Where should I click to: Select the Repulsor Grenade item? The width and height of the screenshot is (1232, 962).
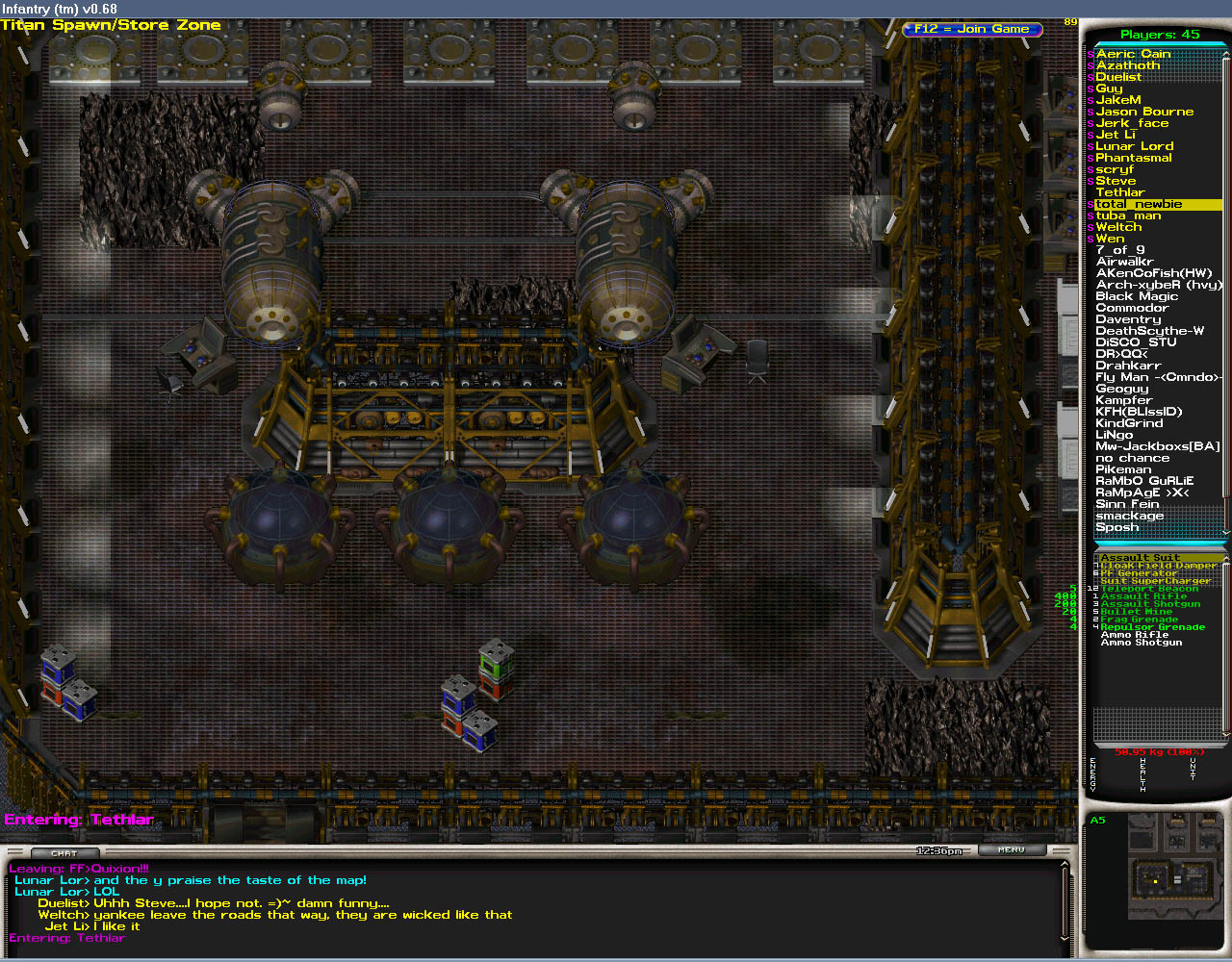[1152, 627]
